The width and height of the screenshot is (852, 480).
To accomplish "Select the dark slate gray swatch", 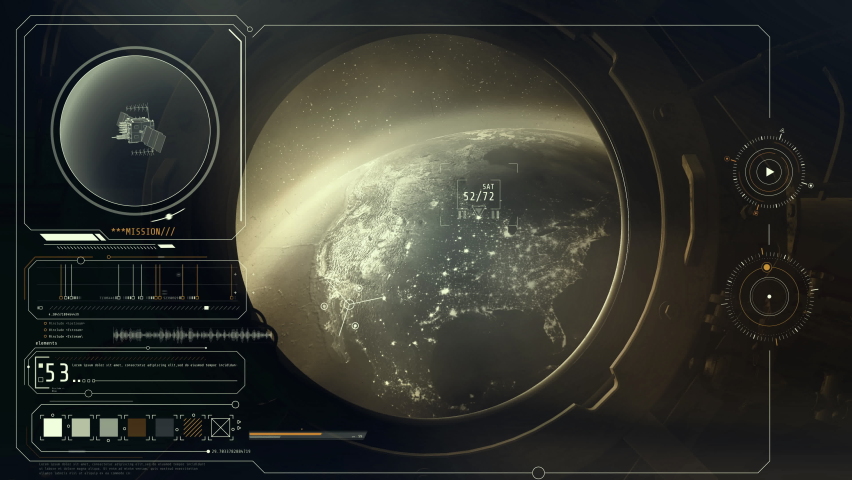I will tap(165, 428).
